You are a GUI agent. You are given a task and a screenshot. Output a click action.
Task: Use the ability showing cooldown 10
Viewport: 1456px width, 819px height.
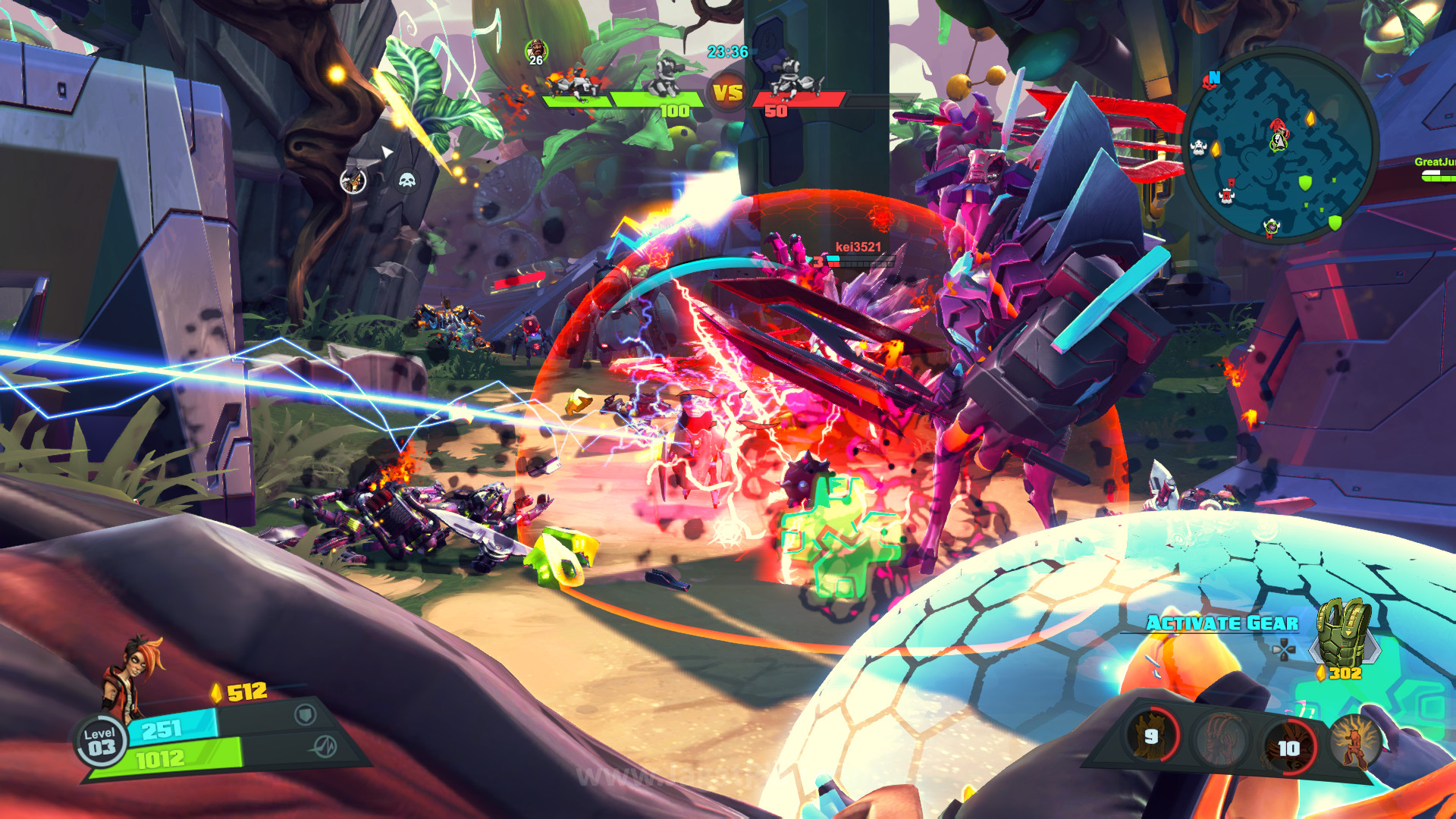1288,747
